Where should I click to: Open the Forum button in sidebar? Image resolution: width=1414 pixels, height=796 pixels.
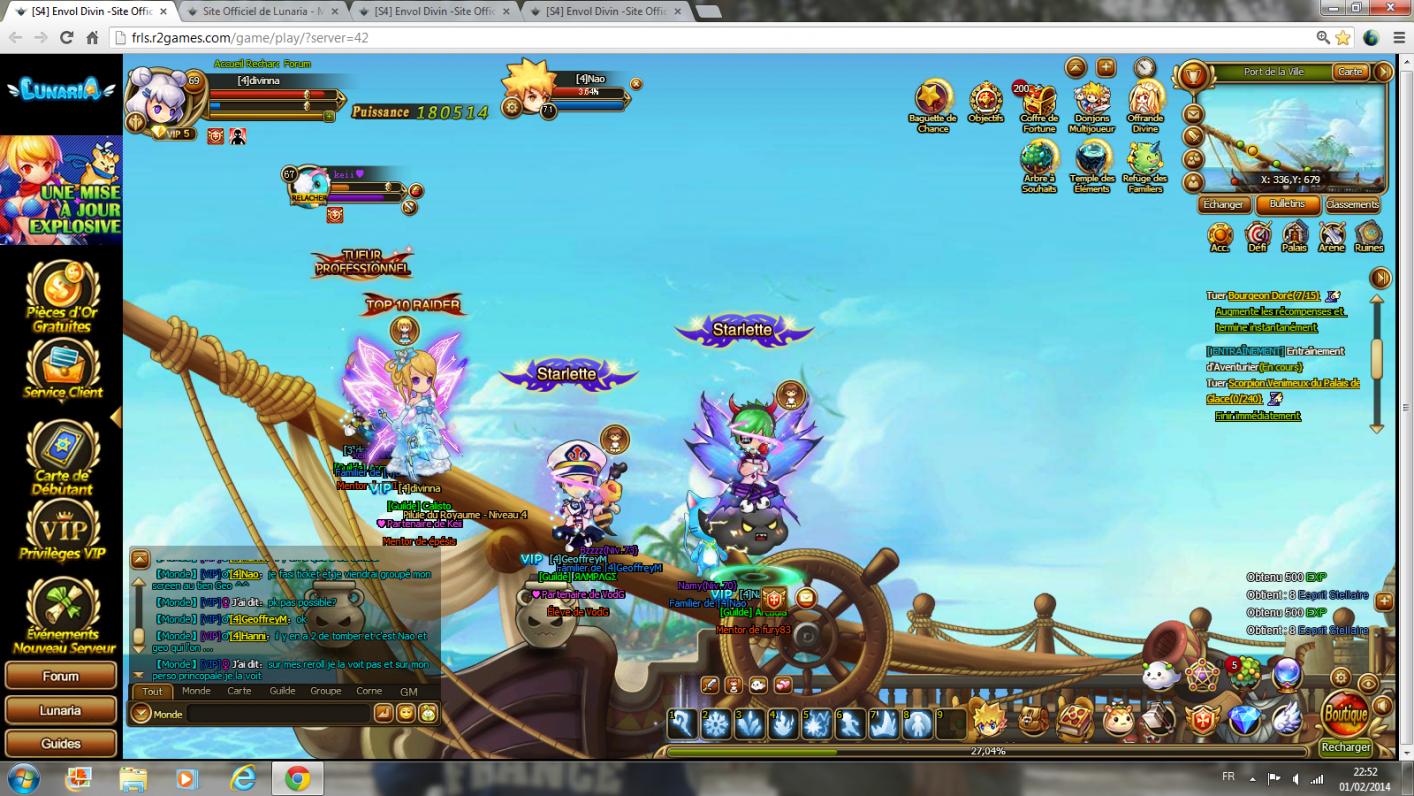[x=61, y=677]
